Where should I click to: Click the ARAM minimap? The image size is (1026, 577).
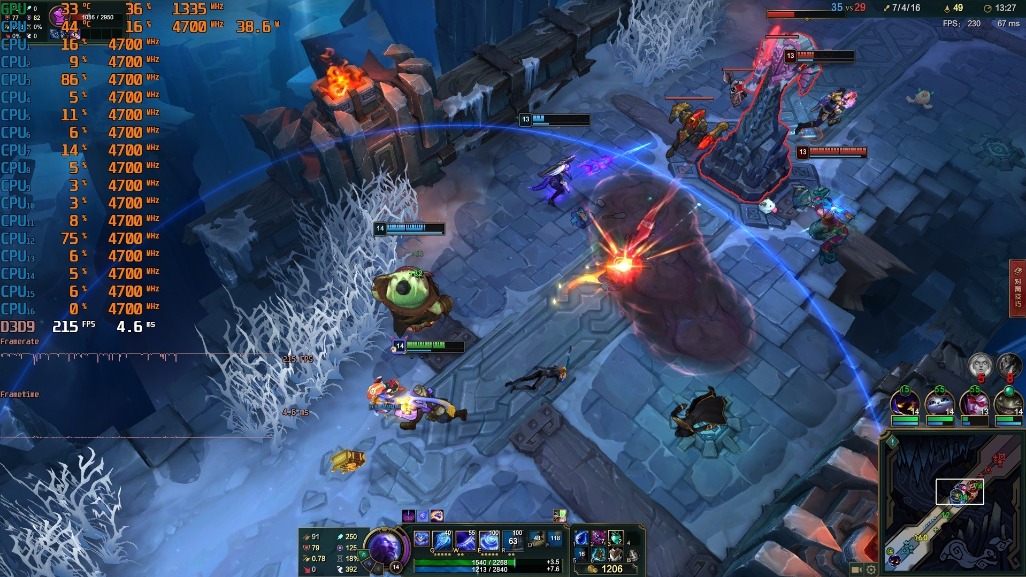click(x=953, y=498)
